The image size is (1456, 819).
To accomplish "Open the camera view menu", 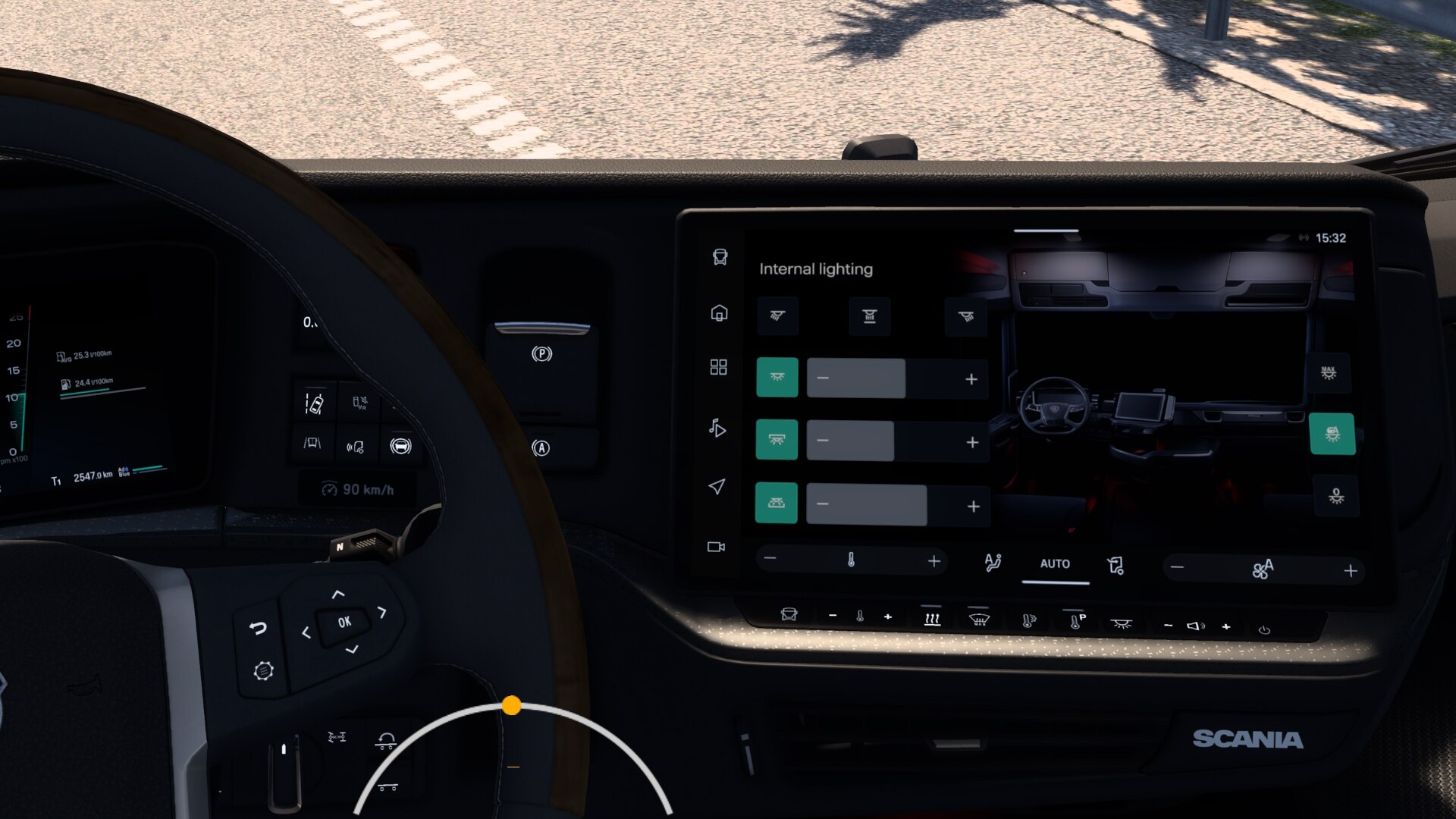I will [x=716, y=547].
